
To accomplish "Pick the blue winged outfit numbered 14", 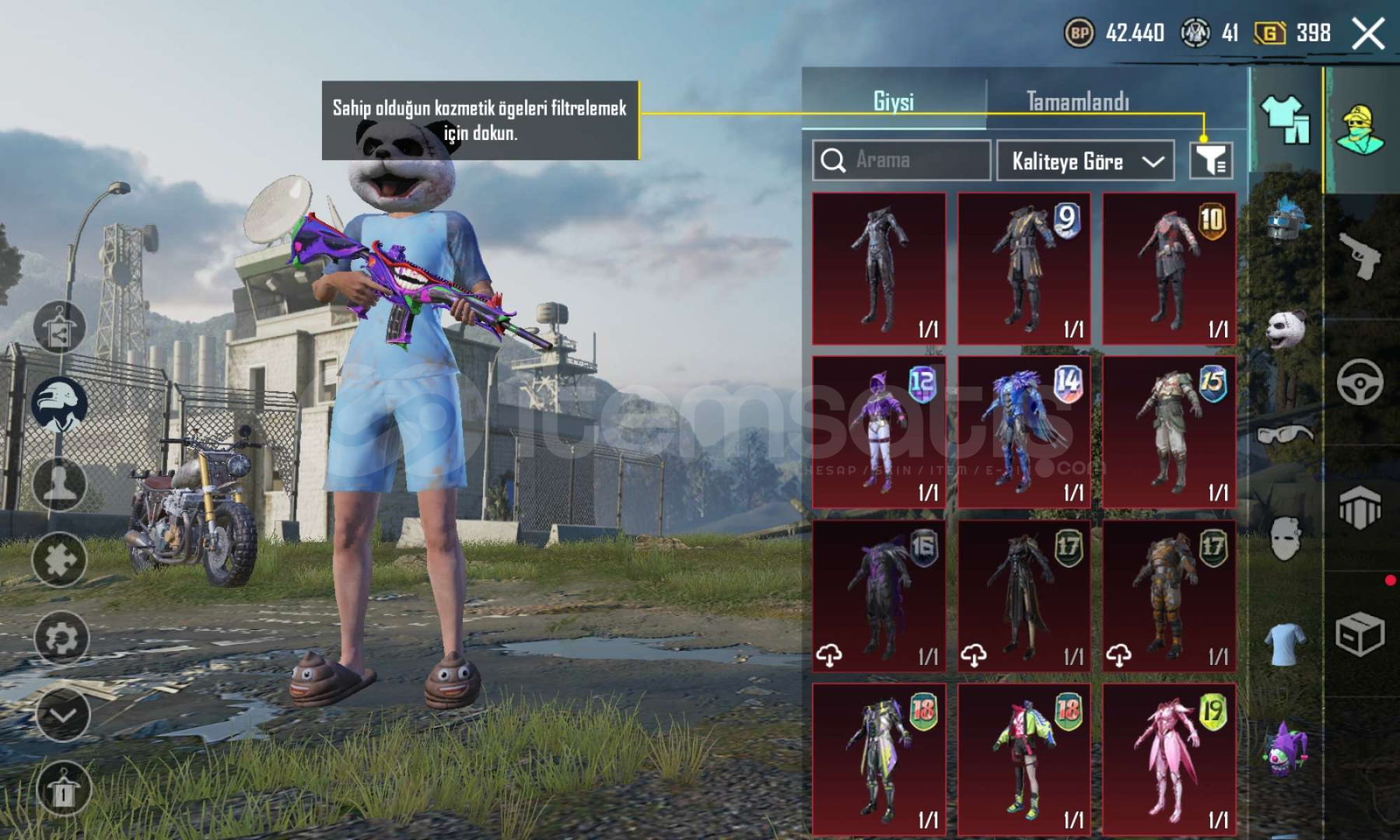I will [x=1024, y=432].
